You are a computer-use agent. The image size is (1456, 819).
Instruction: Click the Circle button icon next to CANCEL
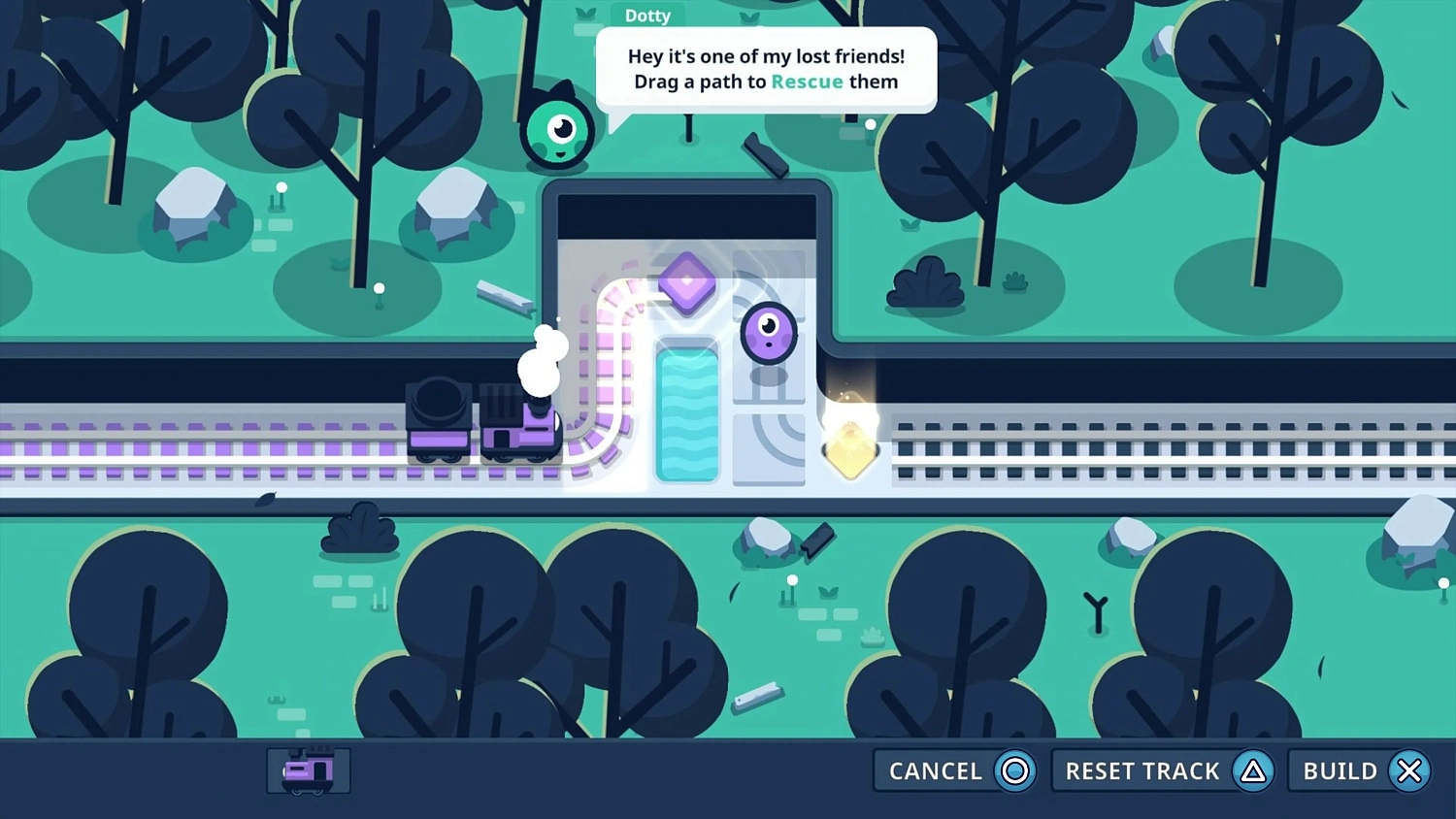(1013, 770)
